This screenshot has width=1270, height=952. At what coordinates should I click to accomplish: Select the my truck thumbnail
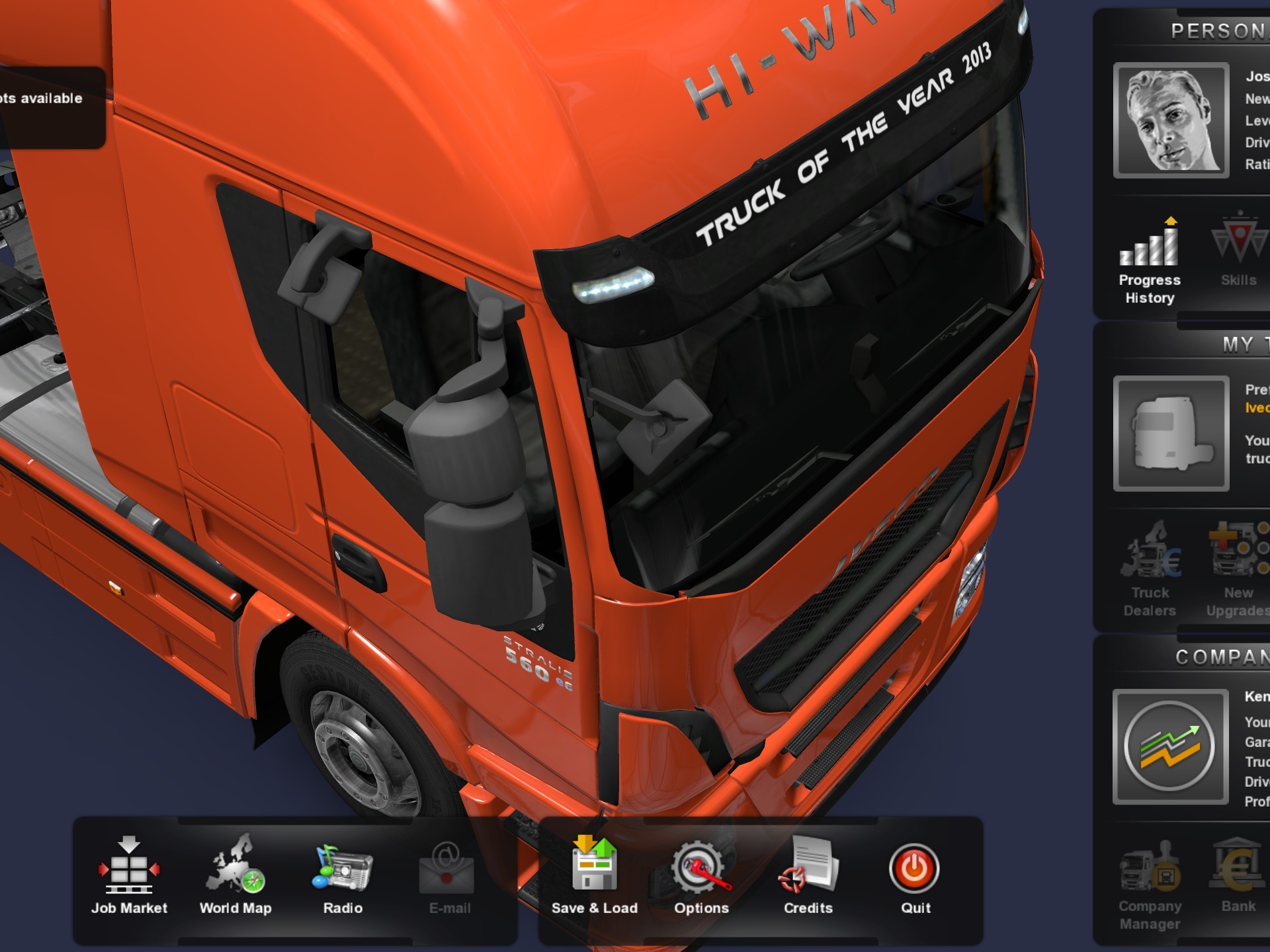(1171, 434)
